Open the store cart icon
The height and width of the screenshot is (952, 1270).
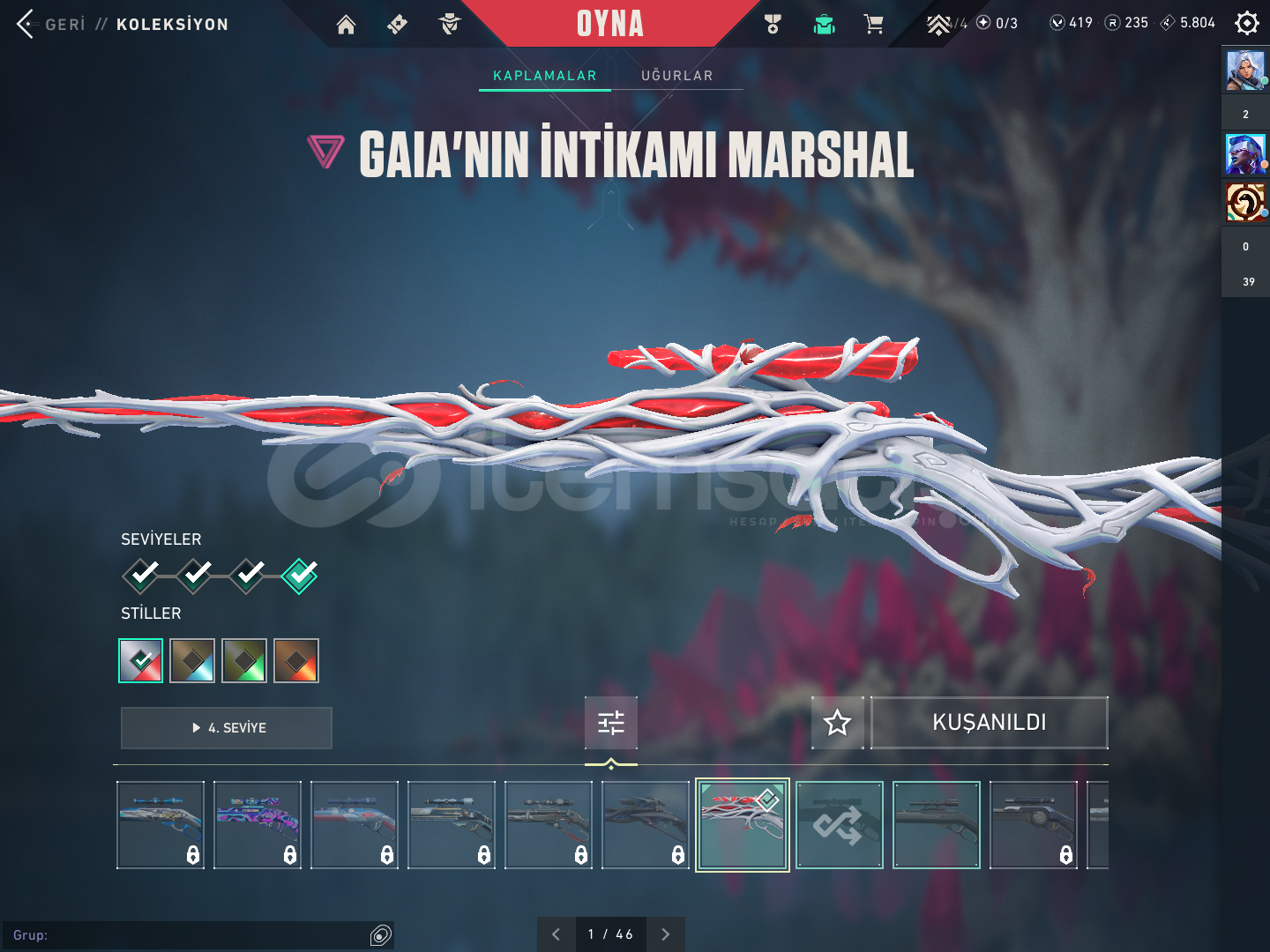coord(874,25)
